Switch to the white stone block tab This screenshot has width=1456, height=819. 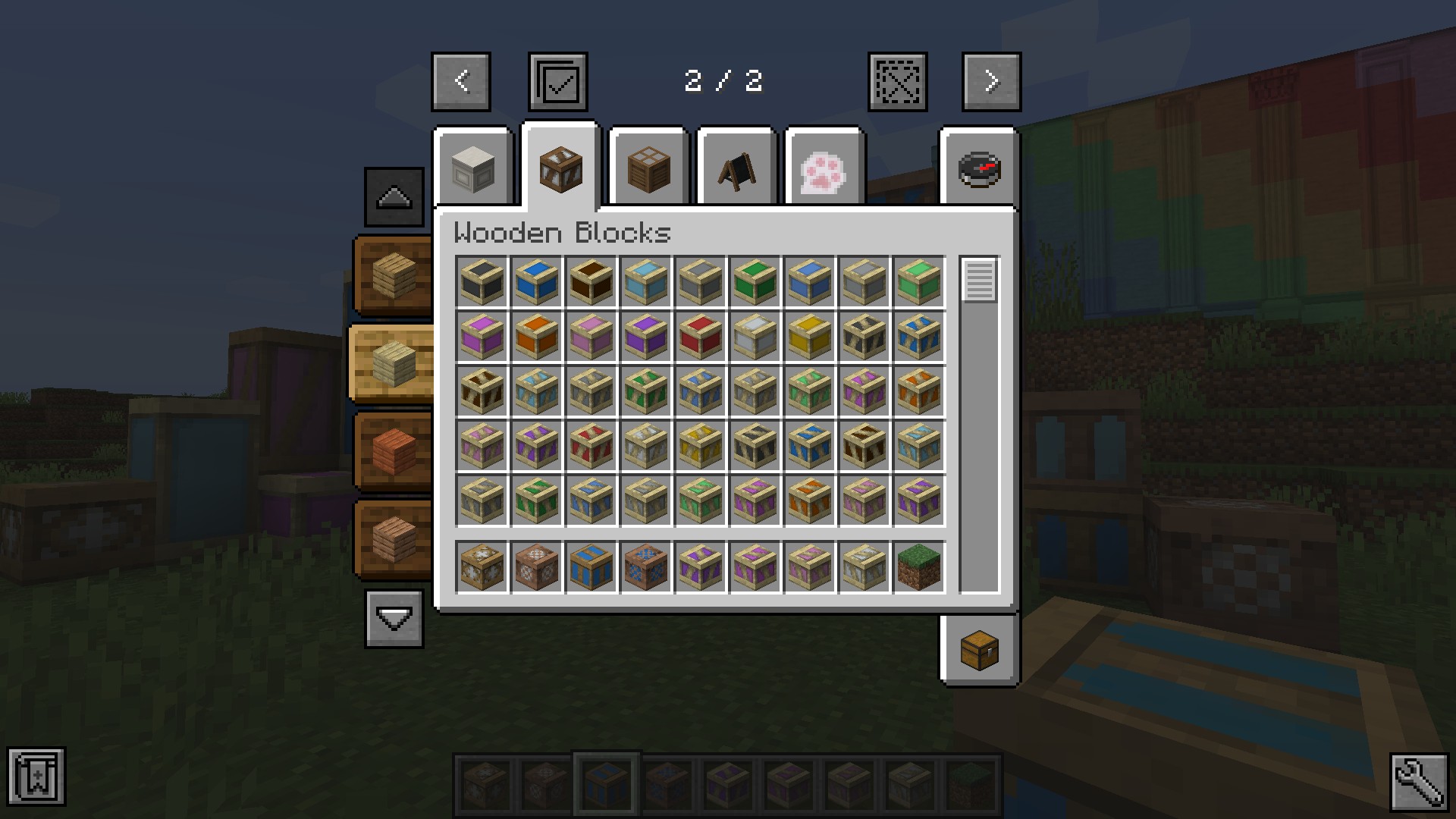472,170
